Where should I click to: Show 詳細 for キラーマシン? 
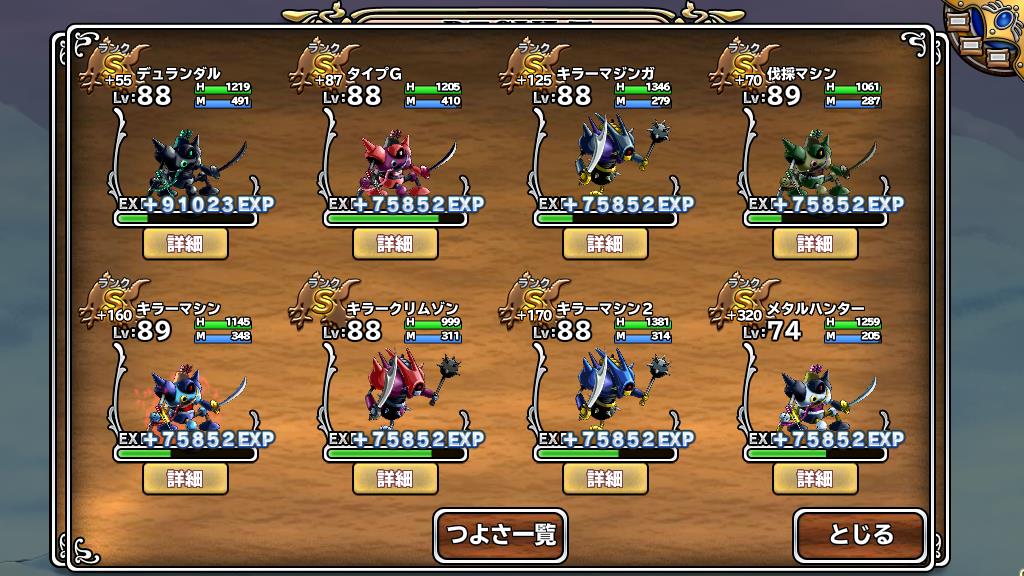pos(185,478)
